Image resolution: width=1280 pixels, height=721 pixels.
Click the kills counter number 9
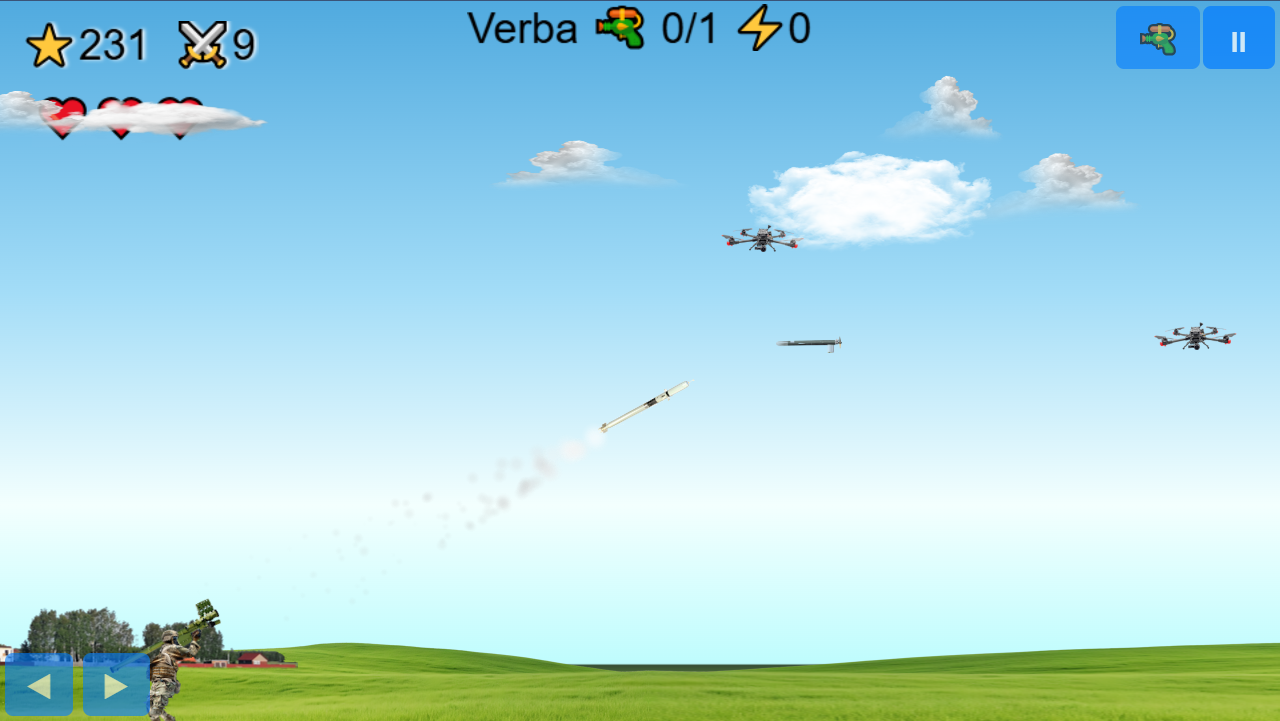coord(245,43)
